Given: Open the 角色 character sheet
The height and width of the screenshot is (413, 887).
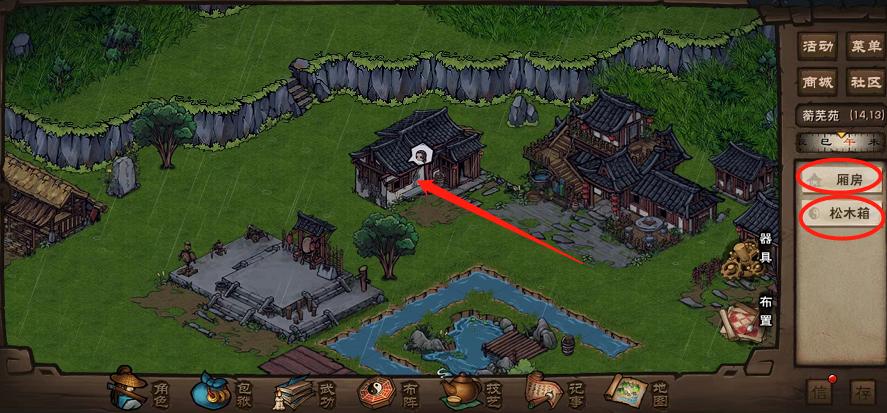Looking at the screenshot, I should [x=142, y=389].
